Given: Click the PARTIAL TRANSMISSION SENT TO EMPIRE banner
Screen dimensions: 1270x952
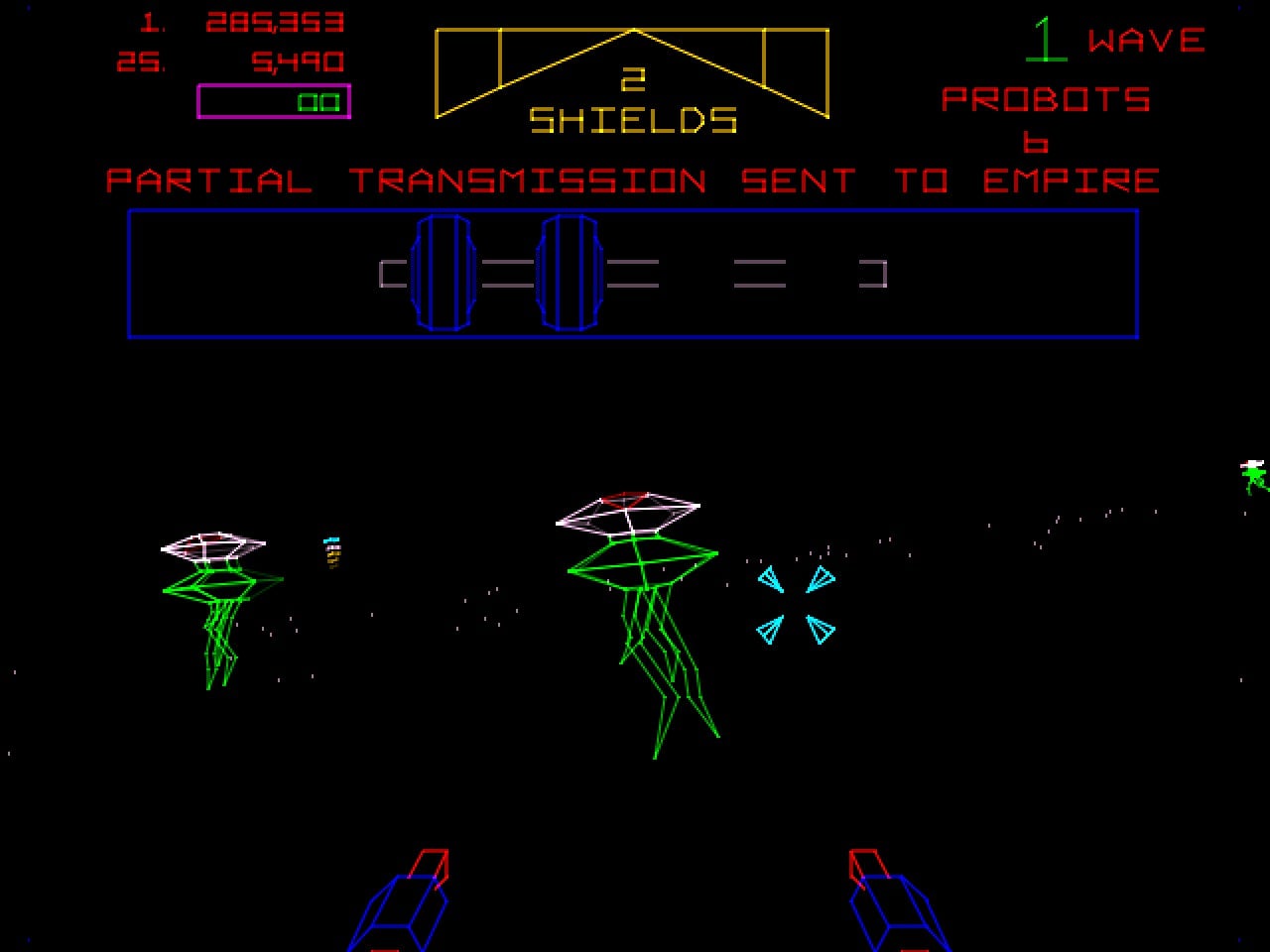Looking at the screenshot, I should [633, 180].
